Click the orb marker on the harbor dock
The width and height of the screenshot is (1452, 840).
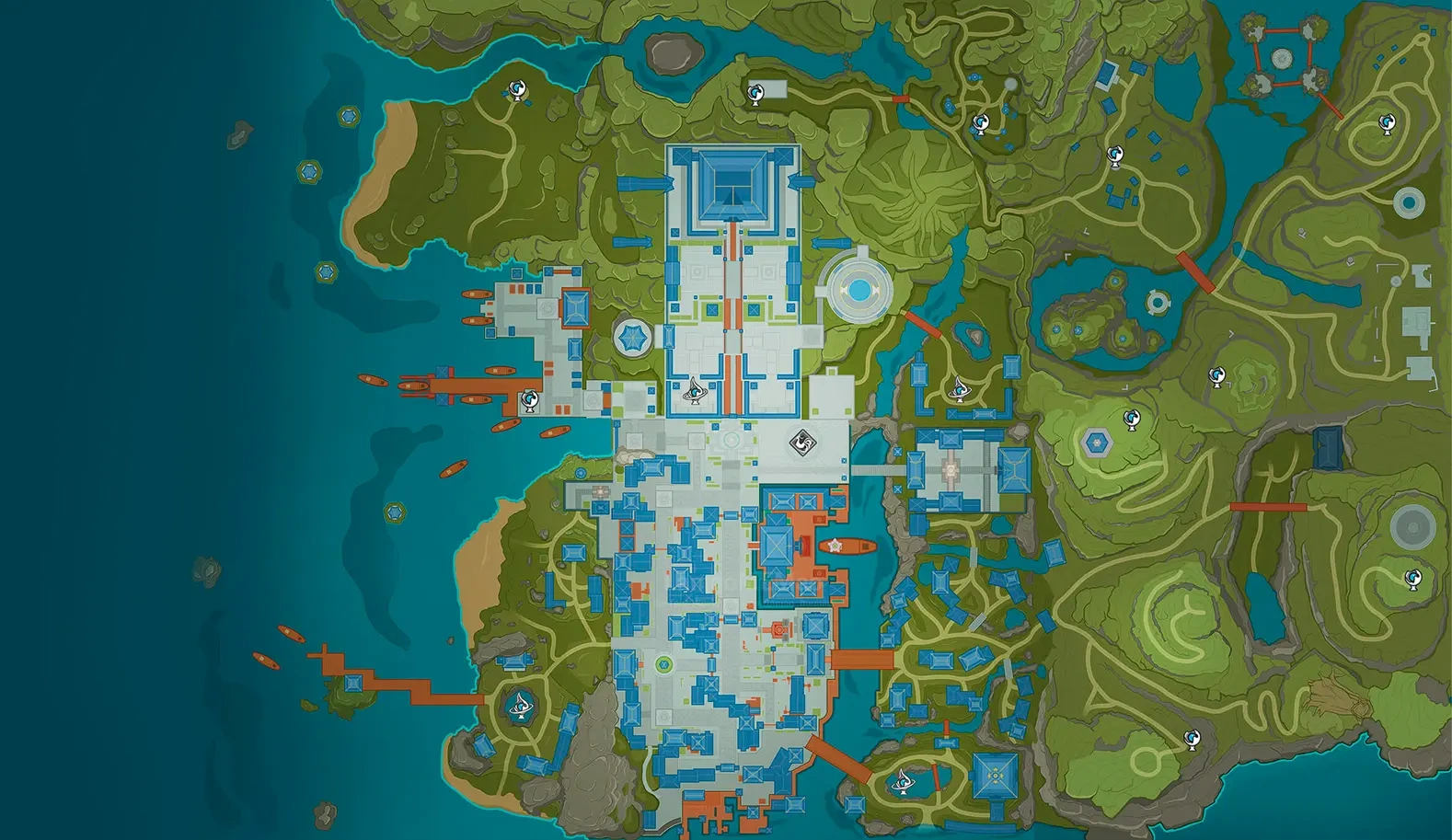tap(530, 400)
